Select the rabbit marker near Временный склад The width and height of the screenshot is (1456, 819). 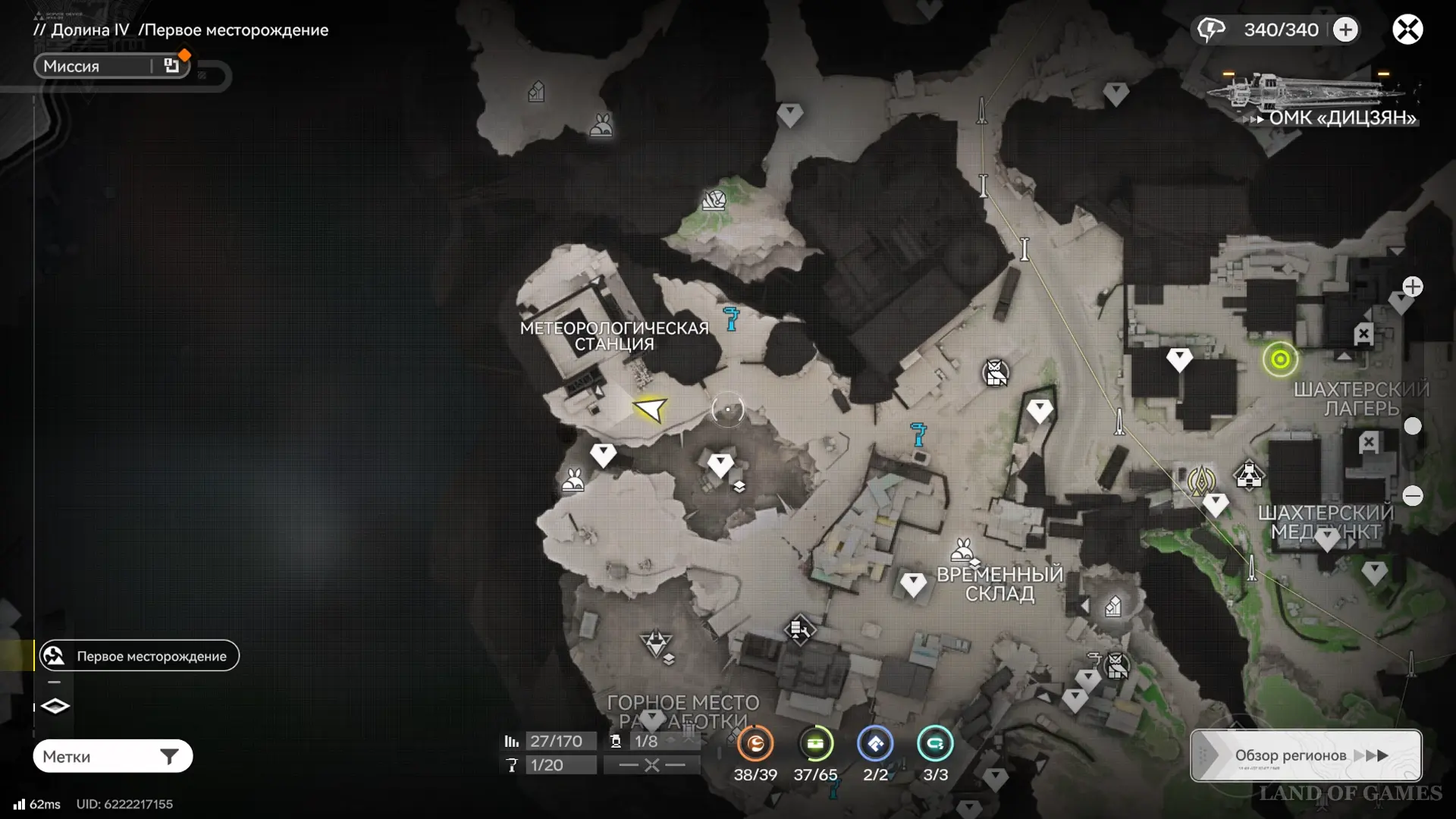[x=963, y=548]
